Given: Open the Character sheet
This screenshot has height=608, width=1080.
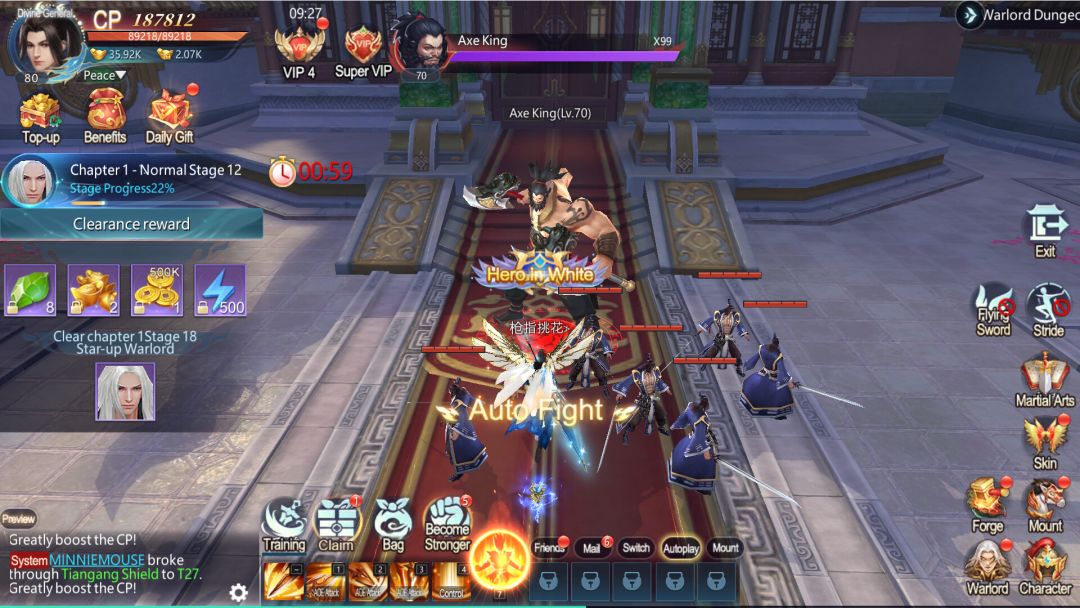Looking at the screenshot, I should [x=1045, y=568].
